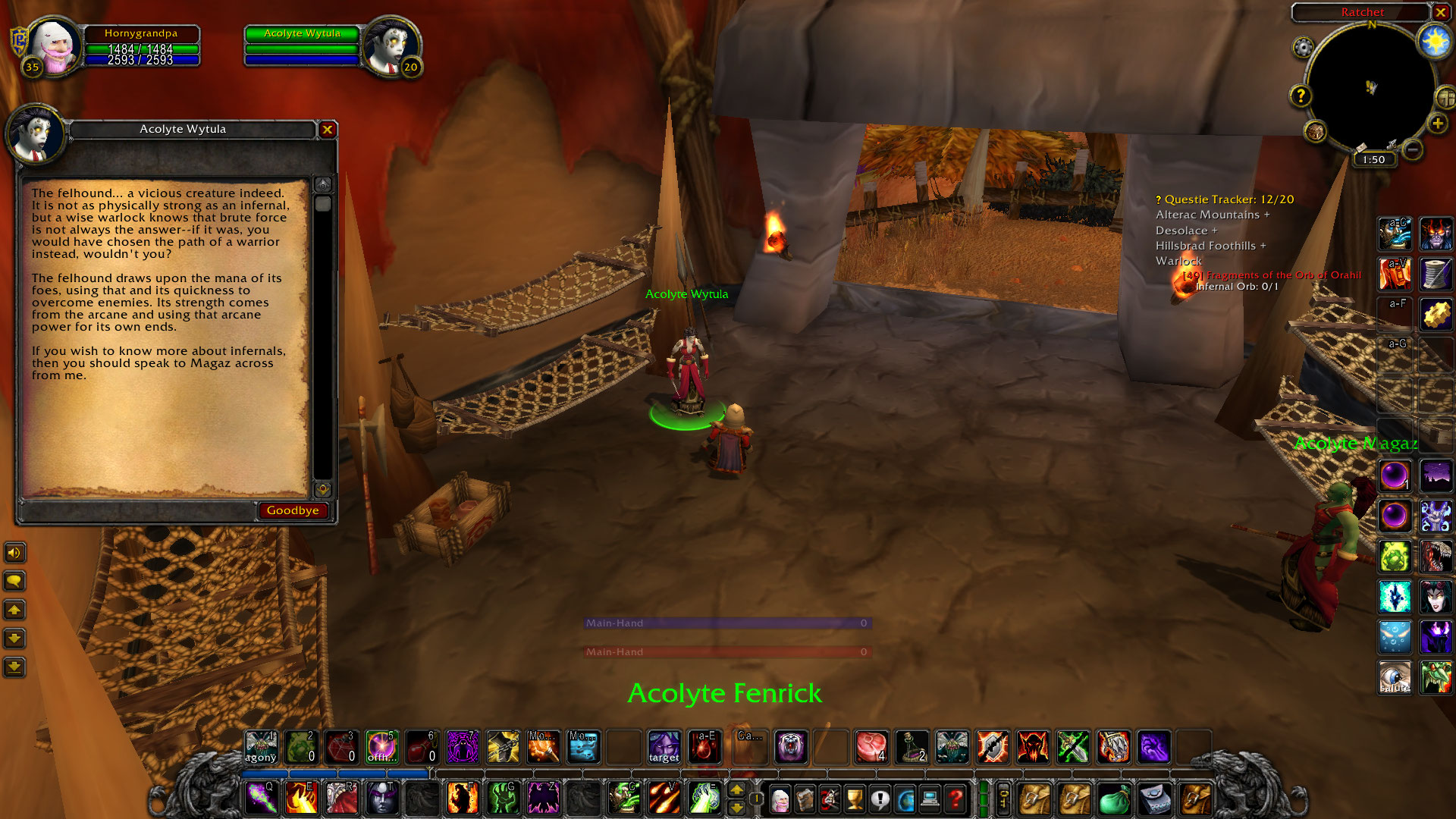Click the salute emote button near the buffs
The height and width of the screenshot is (819, 1456).
1395,676
